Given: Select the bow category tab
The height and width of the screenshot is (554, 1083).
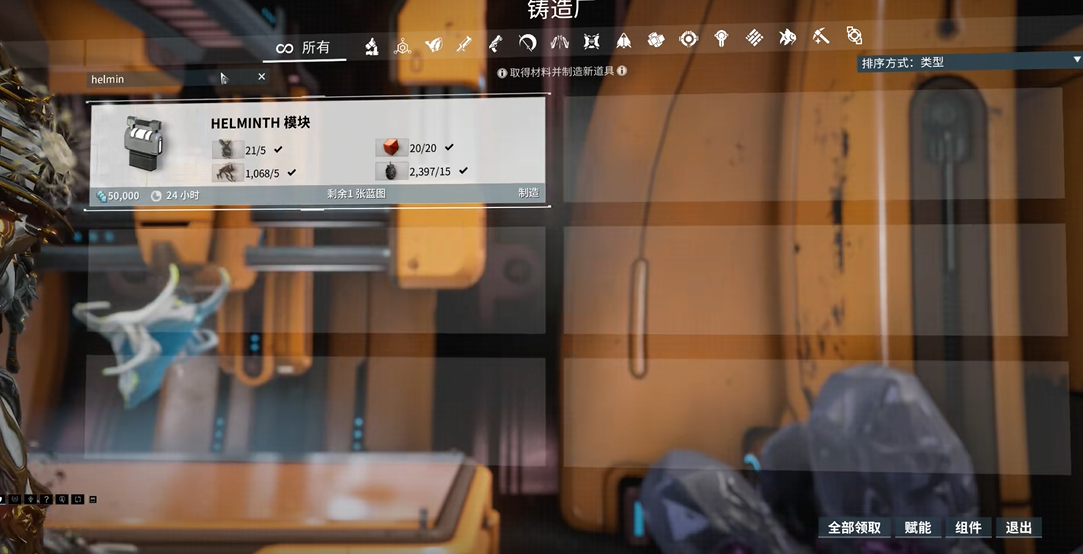Looking at the screenshot, I should pyautogui.click(x=528, y=43).
